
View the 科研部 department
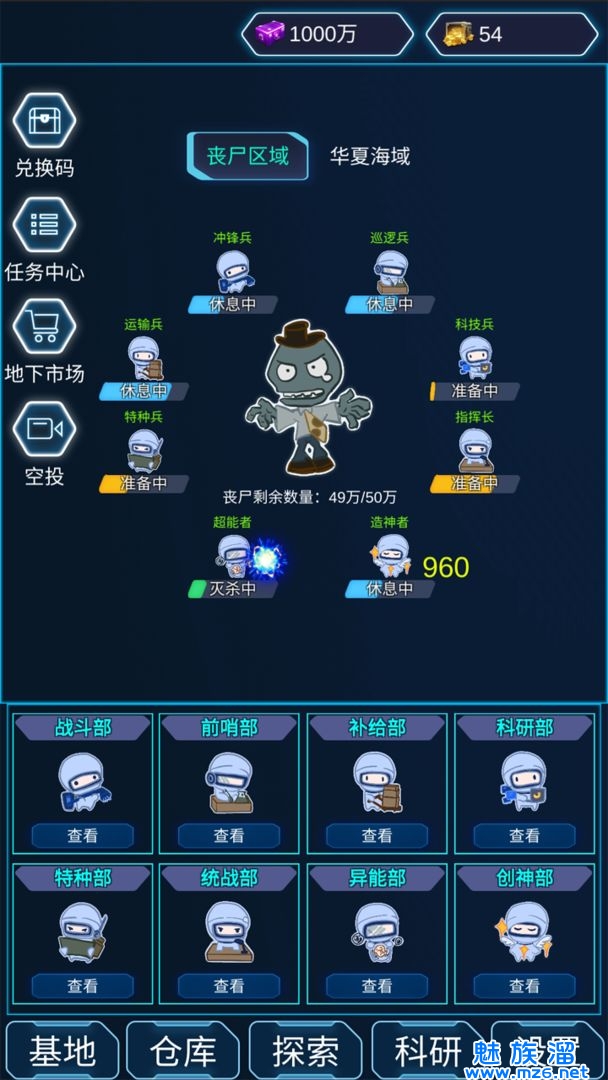coord(524,835)
